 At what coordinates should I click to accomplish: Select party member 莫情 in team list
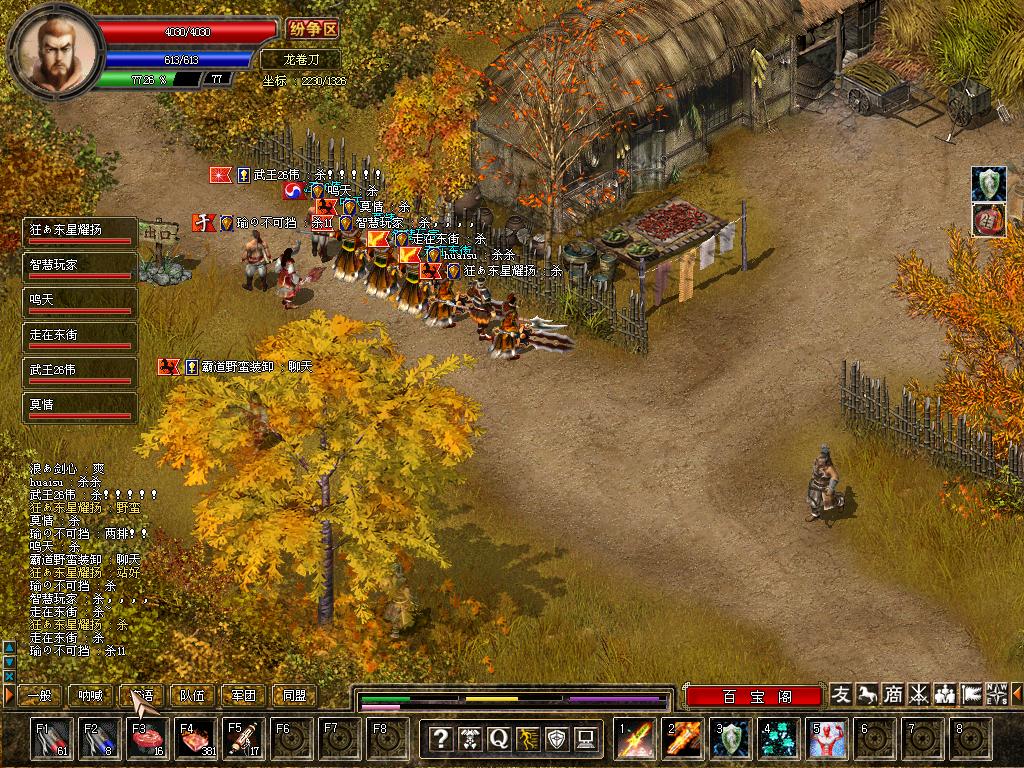[79, 407]
